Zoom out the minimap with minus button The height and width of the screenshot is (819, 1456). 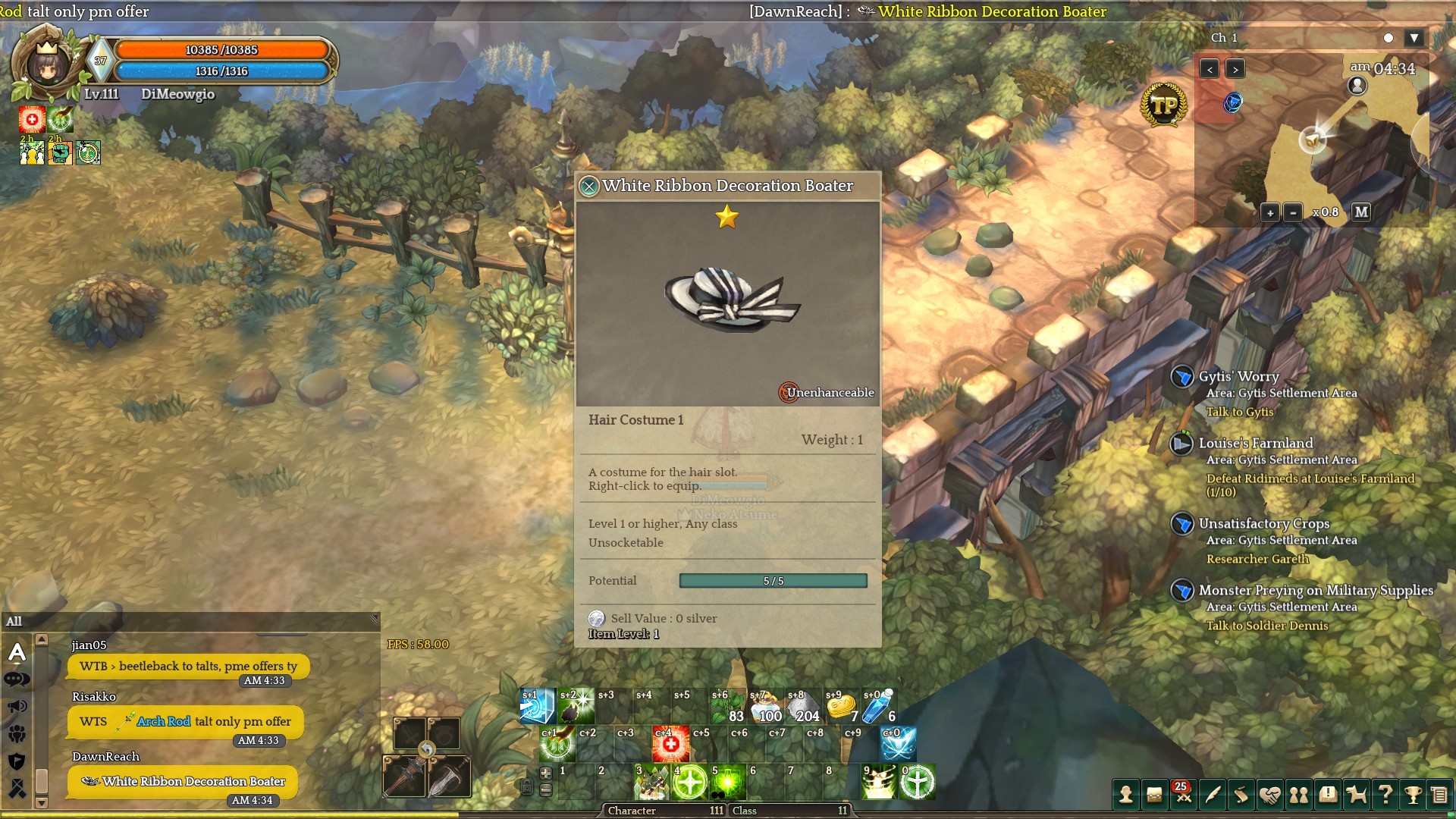1293,213
